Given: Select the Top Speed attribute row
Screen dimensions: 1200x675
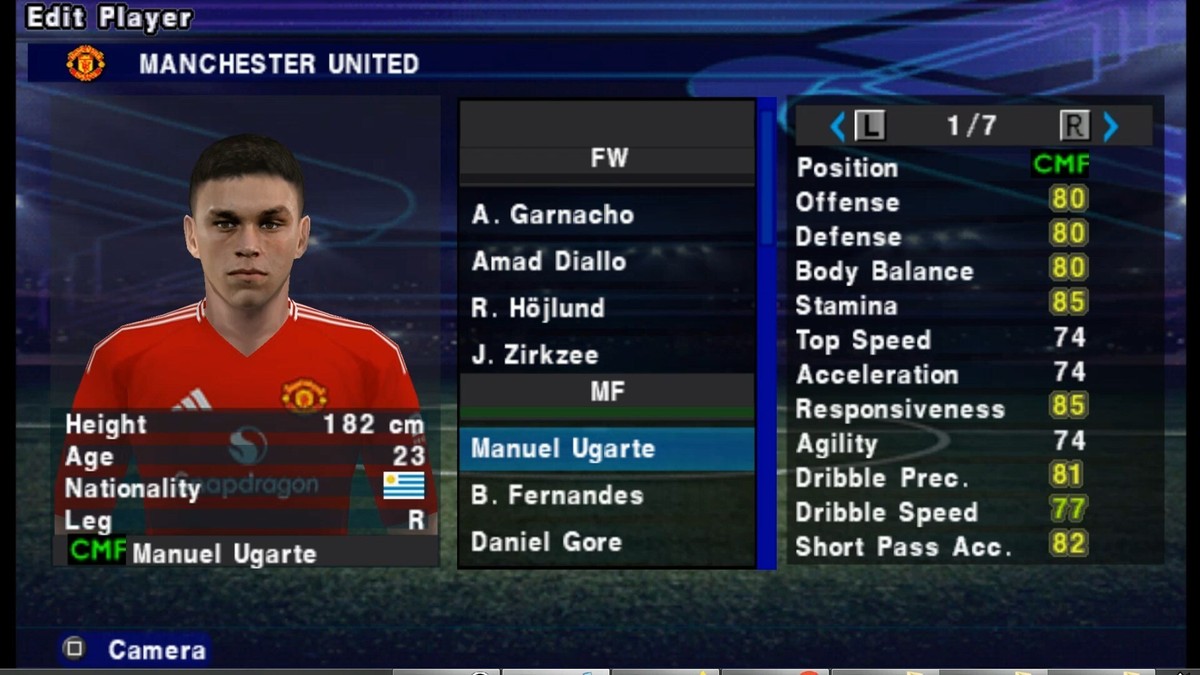Looking at the screenshot, I should [941, 340].
